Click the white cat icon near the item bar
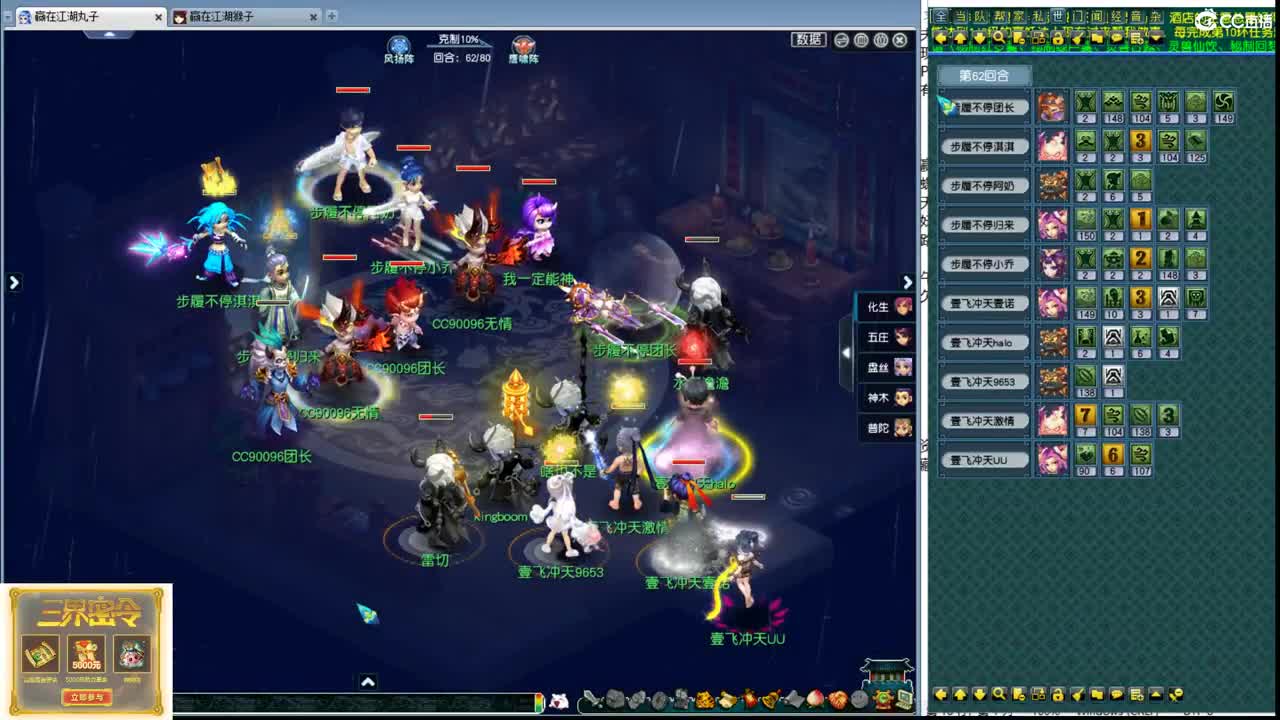 coord(560,698)
